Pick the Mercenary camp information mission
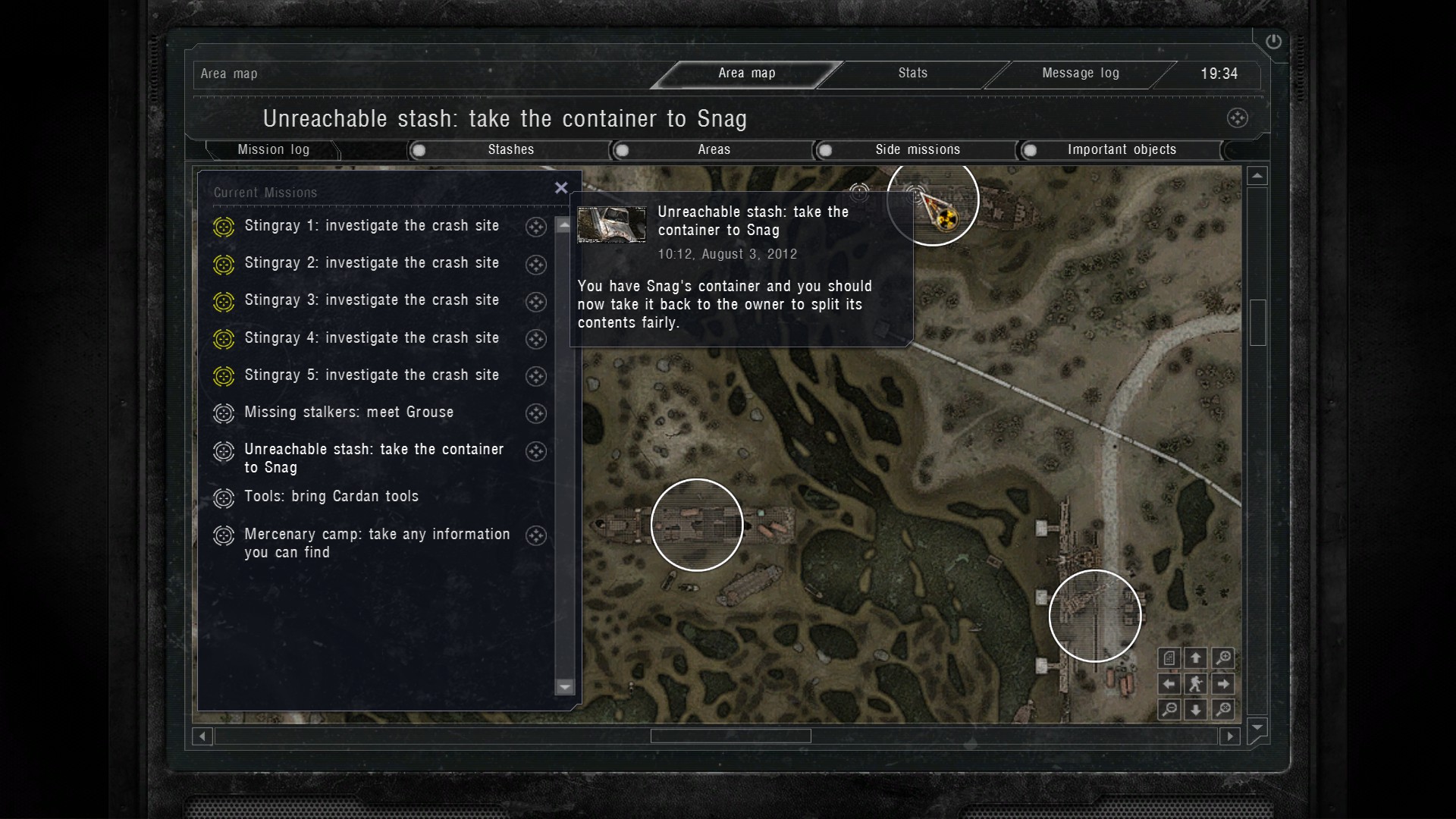The height and width of the screenshot is (819, 1456). 377,543
